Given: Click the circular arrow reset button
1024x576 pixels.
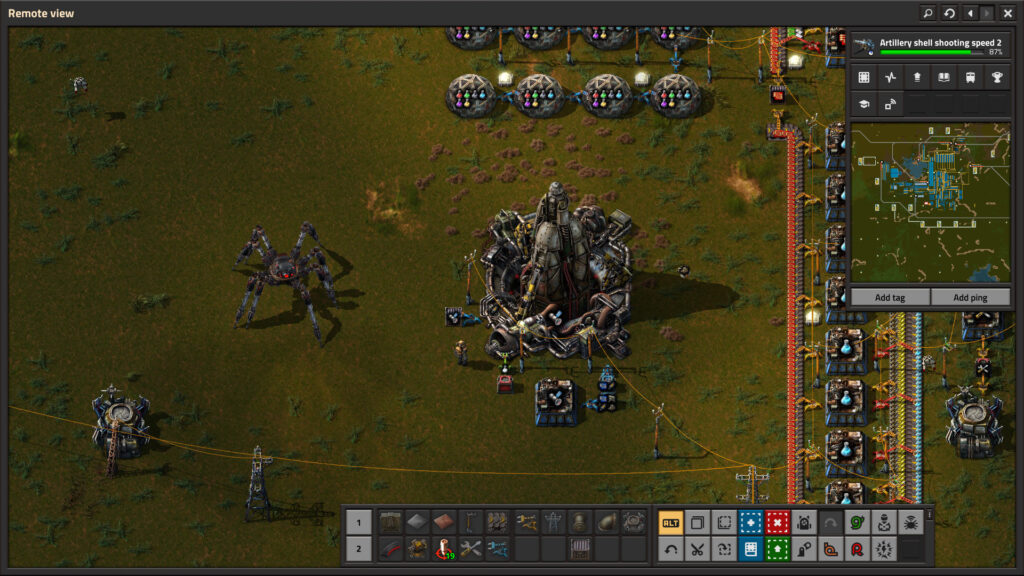Looking at the screenshot, I should 949,13.
